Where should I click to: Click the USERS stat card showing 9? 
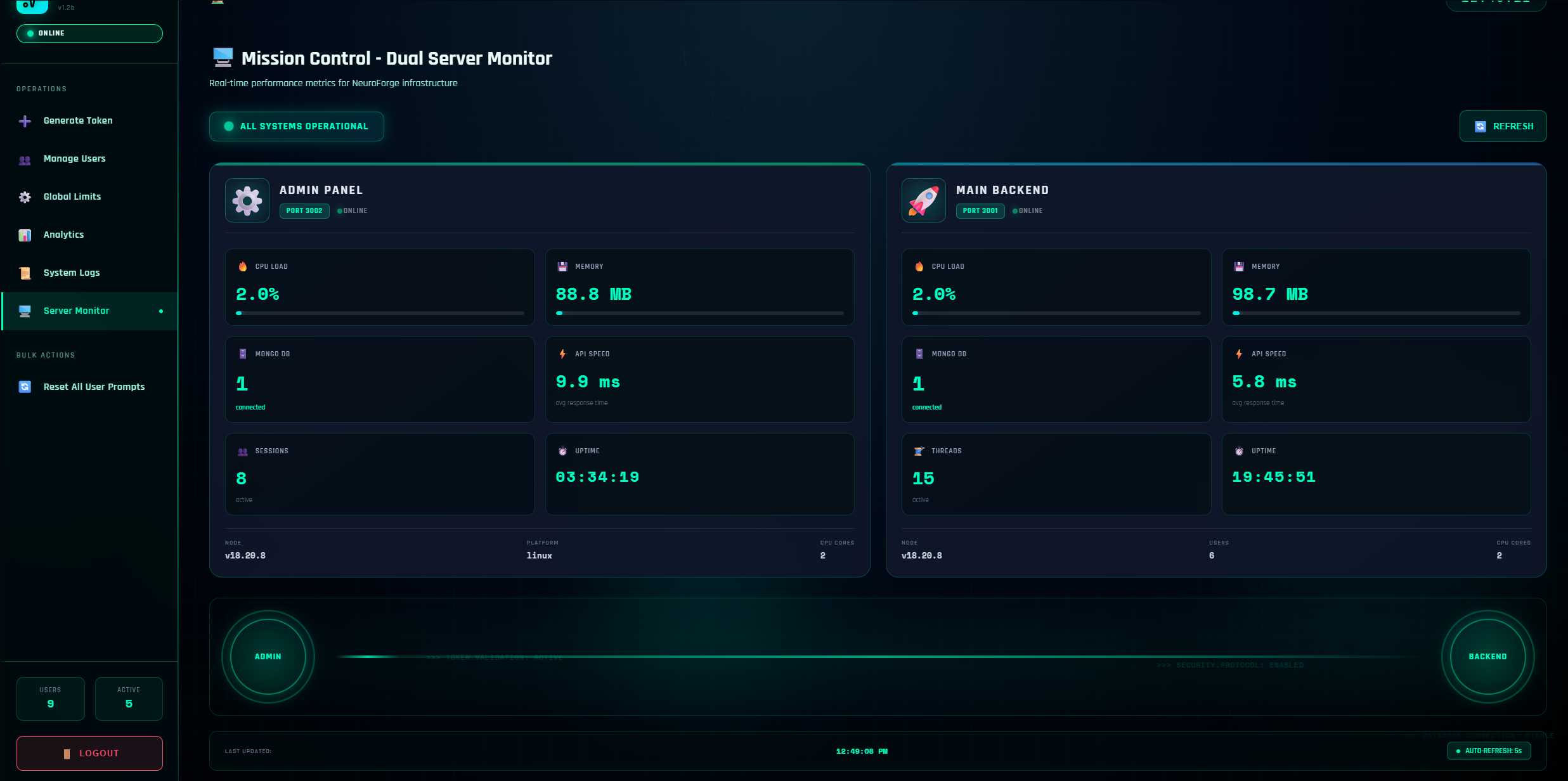50,699
